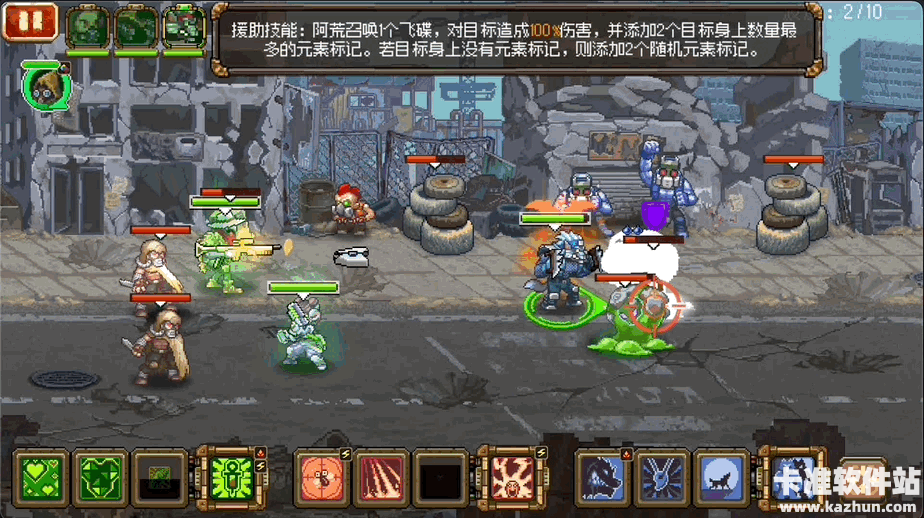Activate the red slash streaks skill
Viewport: 924px width, 518px height.
[381, 476]
